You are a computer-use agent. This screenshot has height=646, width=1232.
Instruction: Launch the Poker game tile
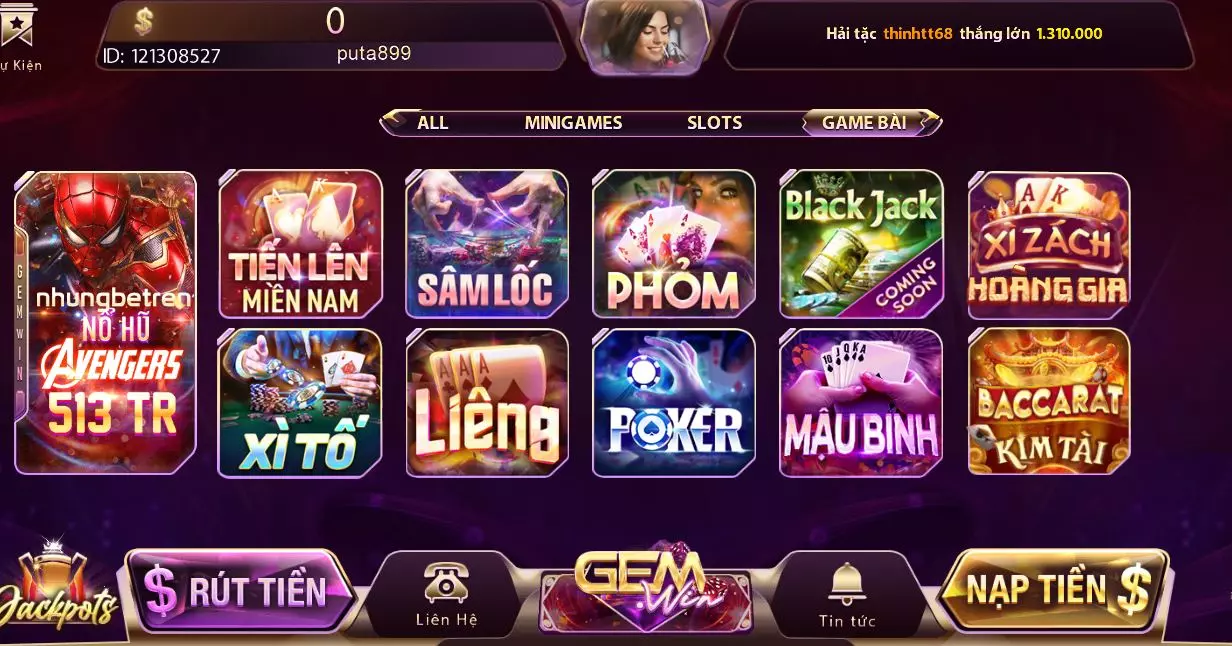coord(673,402)
